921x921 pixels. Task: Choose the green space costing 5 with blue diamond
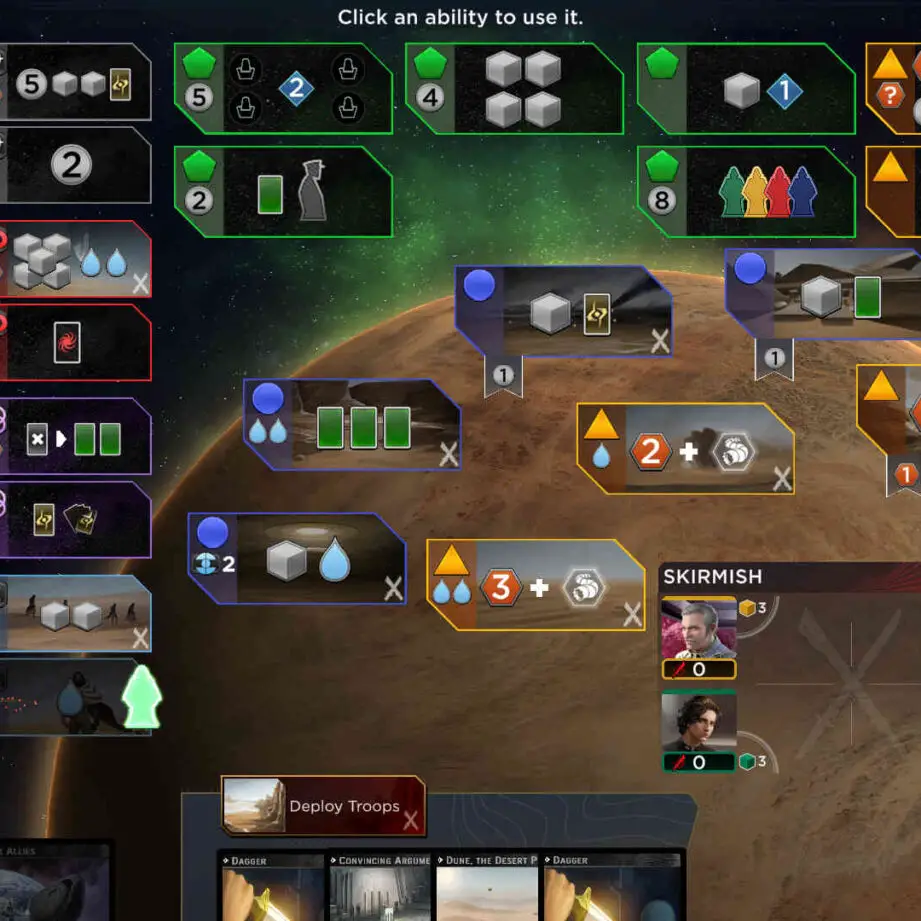[283, 89]
